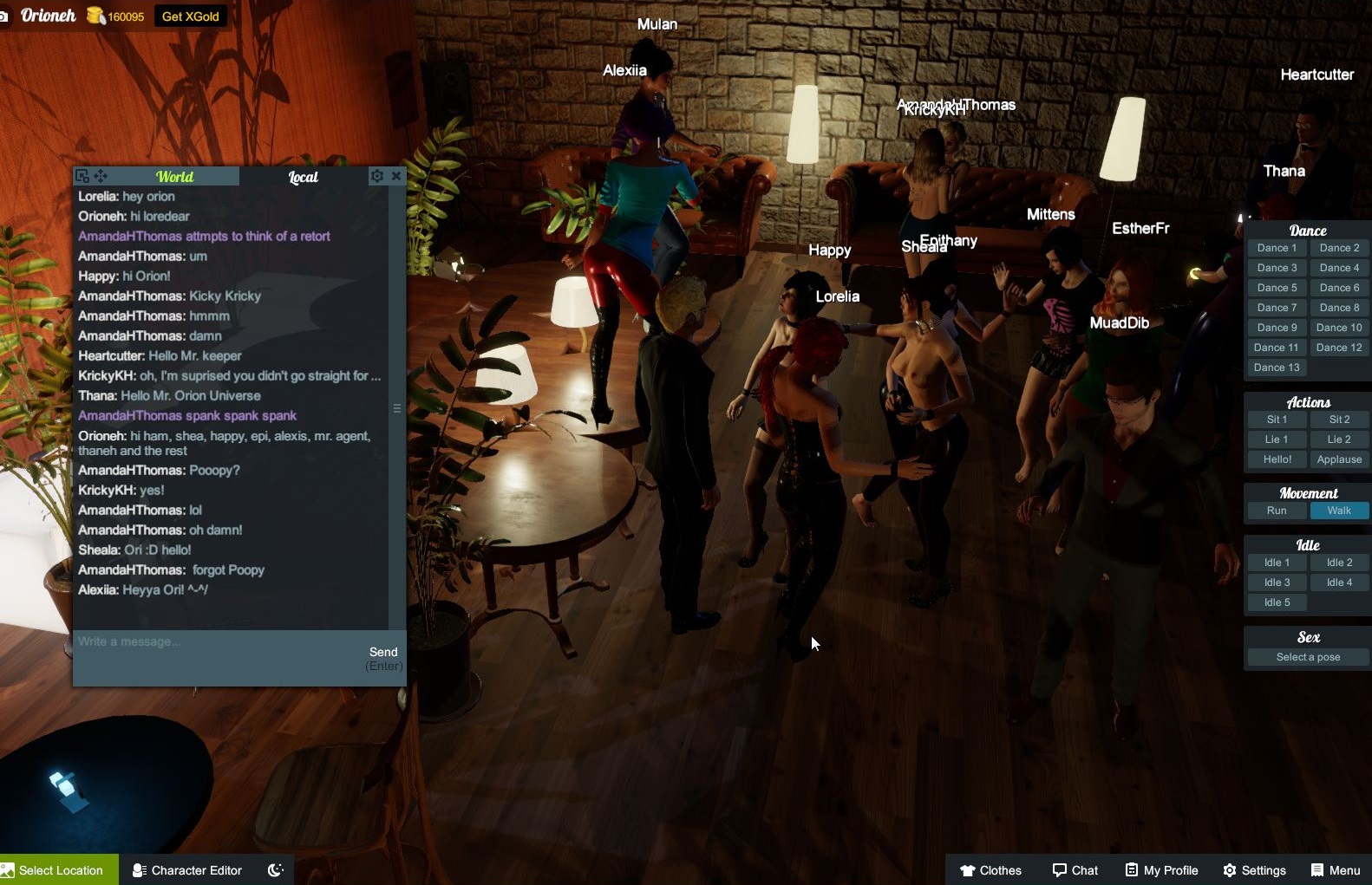1372x885 pixels.
Task: Click the Get XGold button
Action: click(190, 16)
